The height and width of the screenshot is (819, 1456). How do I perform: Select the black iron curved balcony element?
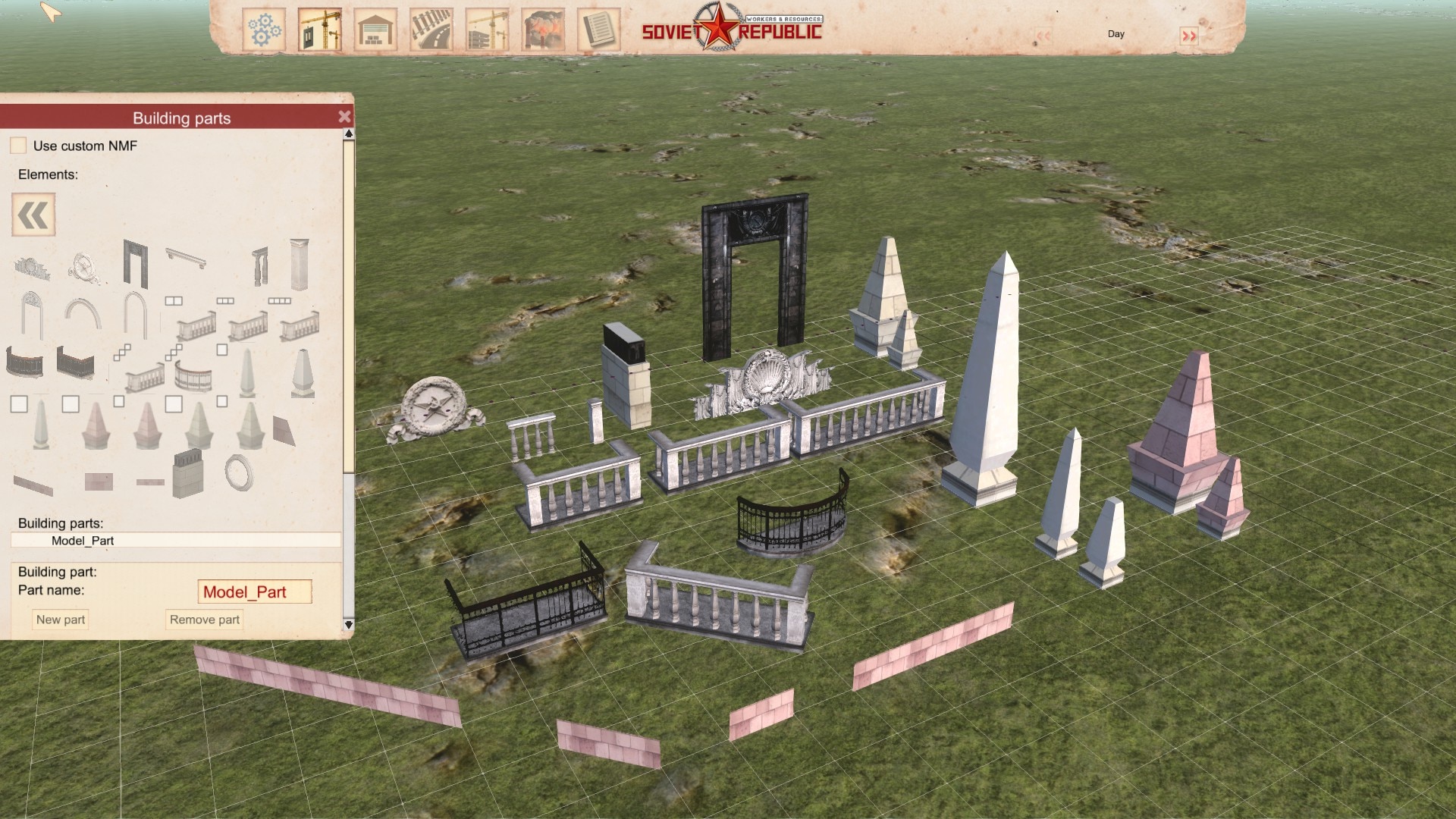[24, 362]
